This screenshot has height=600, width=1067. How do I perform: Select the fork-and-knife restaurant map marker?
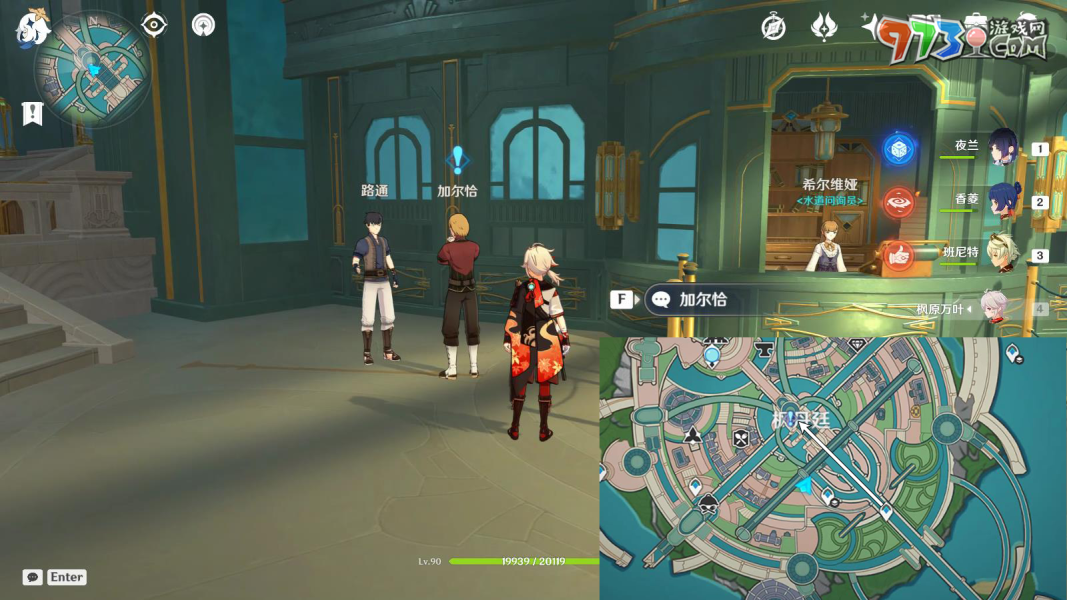[x=741, y=438]
